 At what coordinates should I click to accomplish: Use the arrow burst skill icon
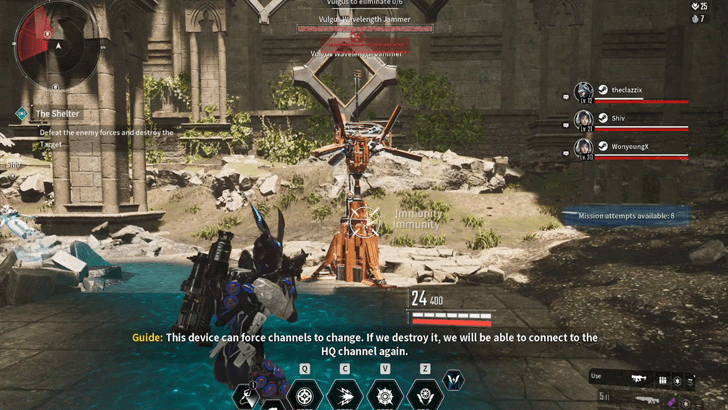coord(345,395)
